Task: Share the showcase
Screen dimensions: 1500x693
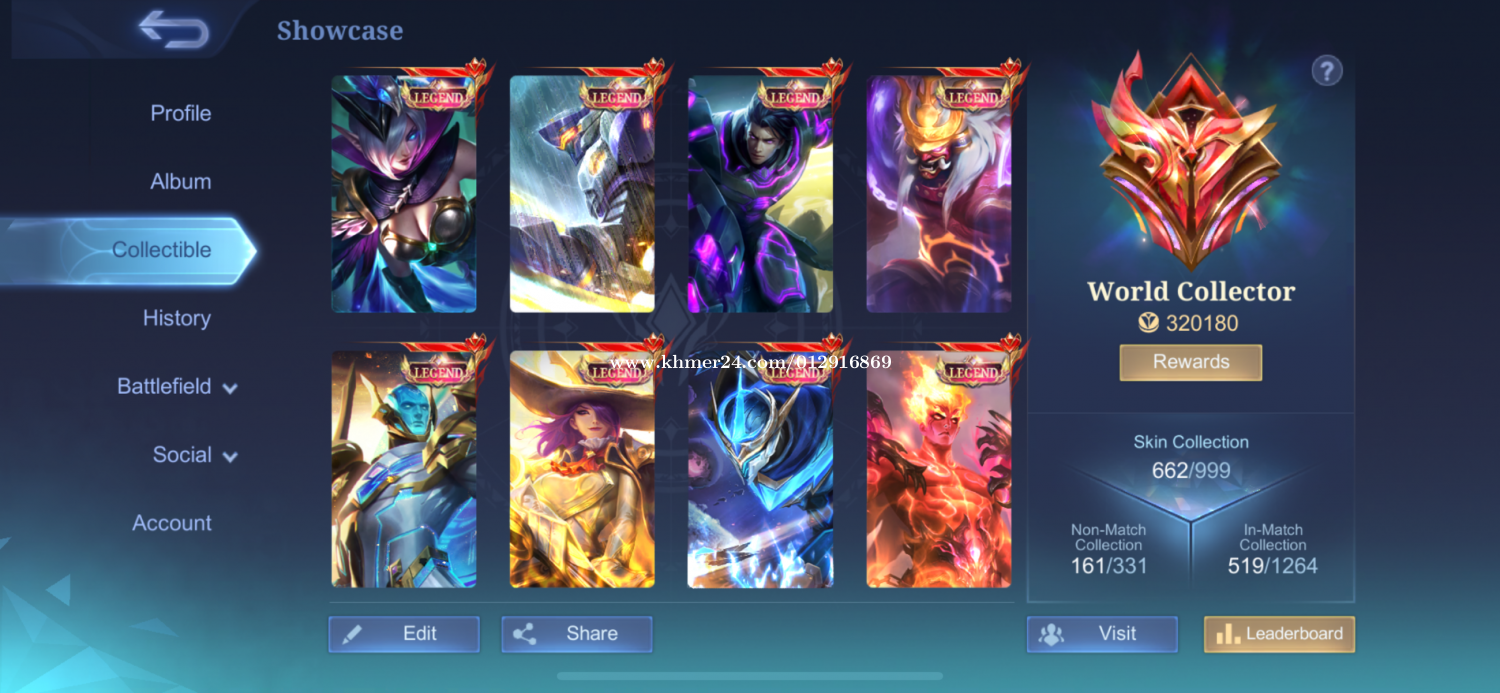Action: point(576,634)
